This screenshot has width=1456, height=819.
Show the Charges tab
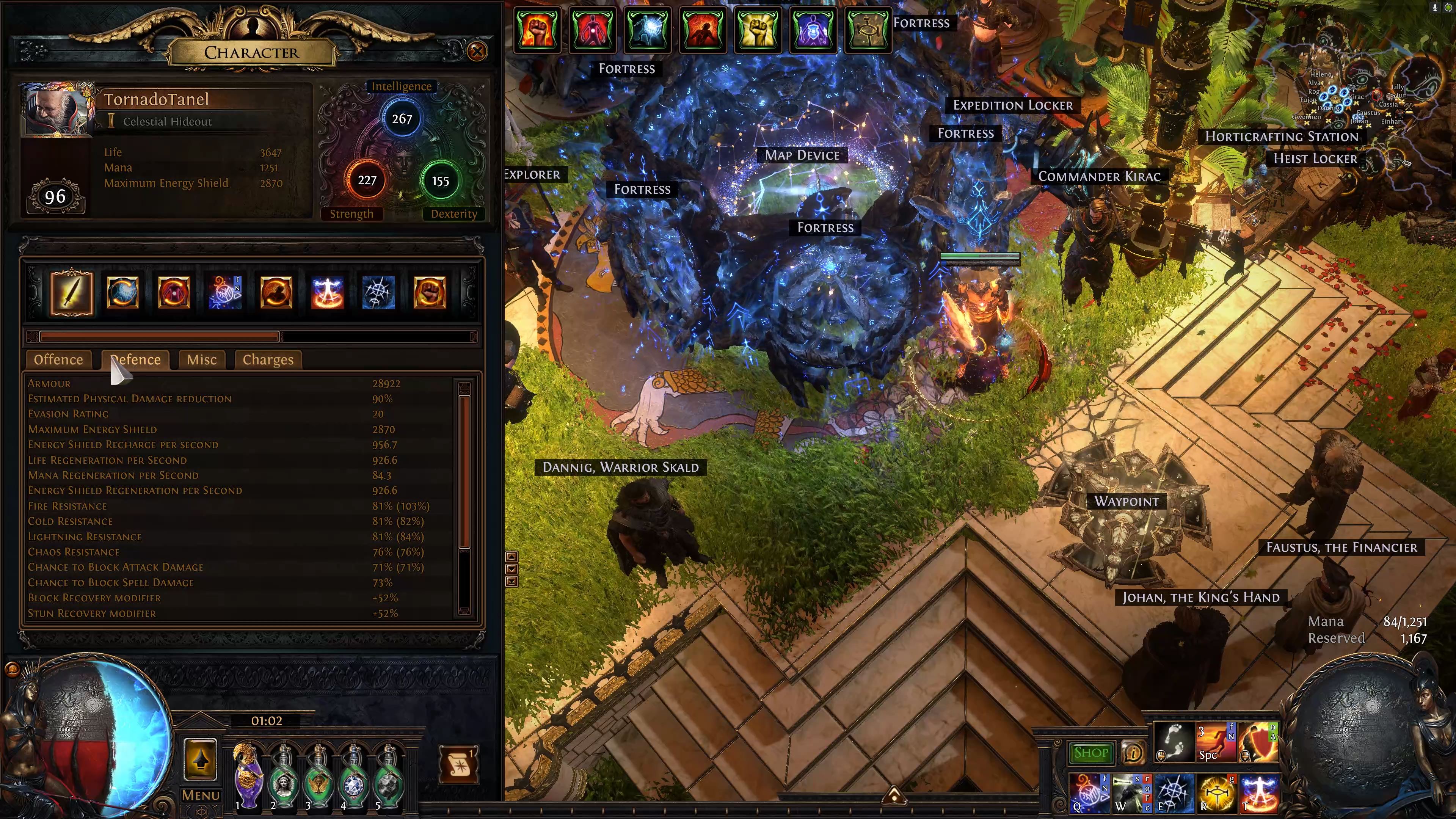click(x=268, y=360)
